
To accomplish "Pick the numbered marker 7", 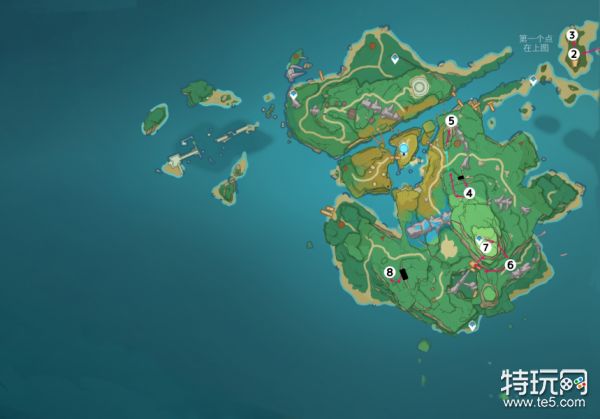I will (486, 246).
